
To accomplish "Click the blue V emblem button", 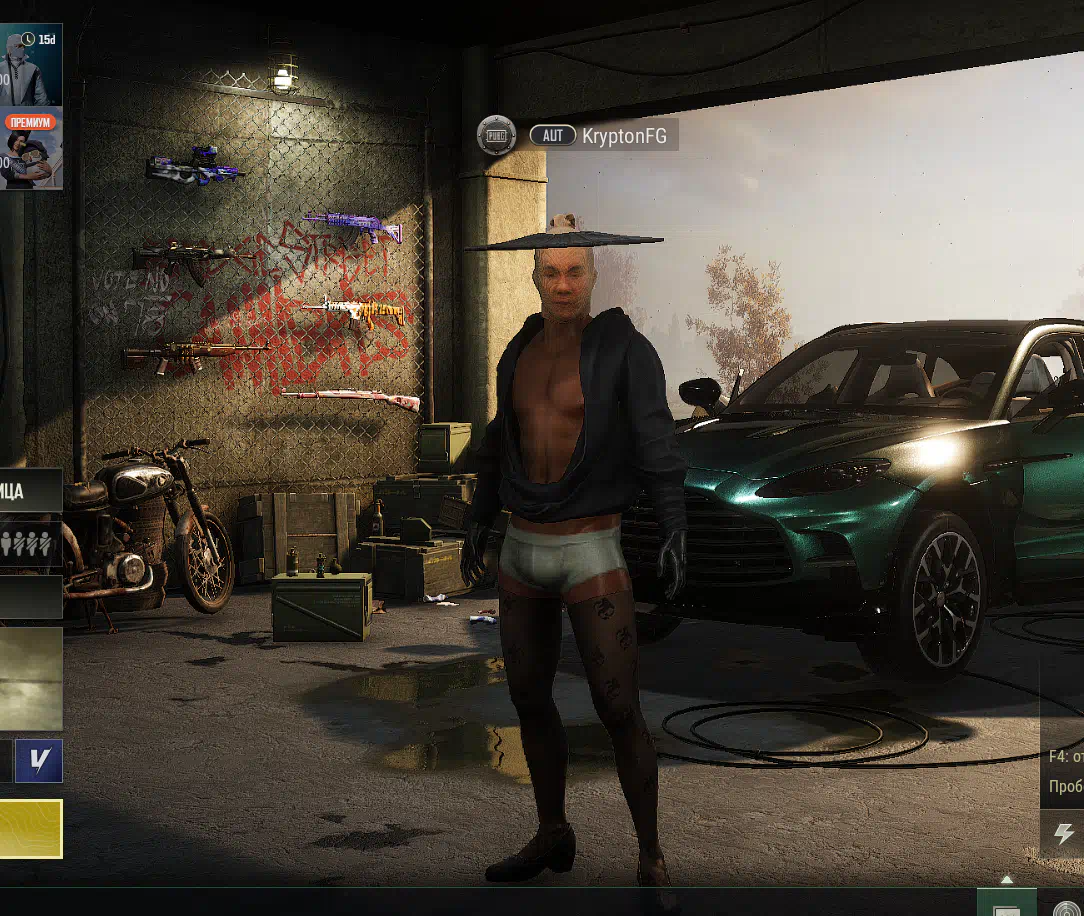I will (39, 761).
